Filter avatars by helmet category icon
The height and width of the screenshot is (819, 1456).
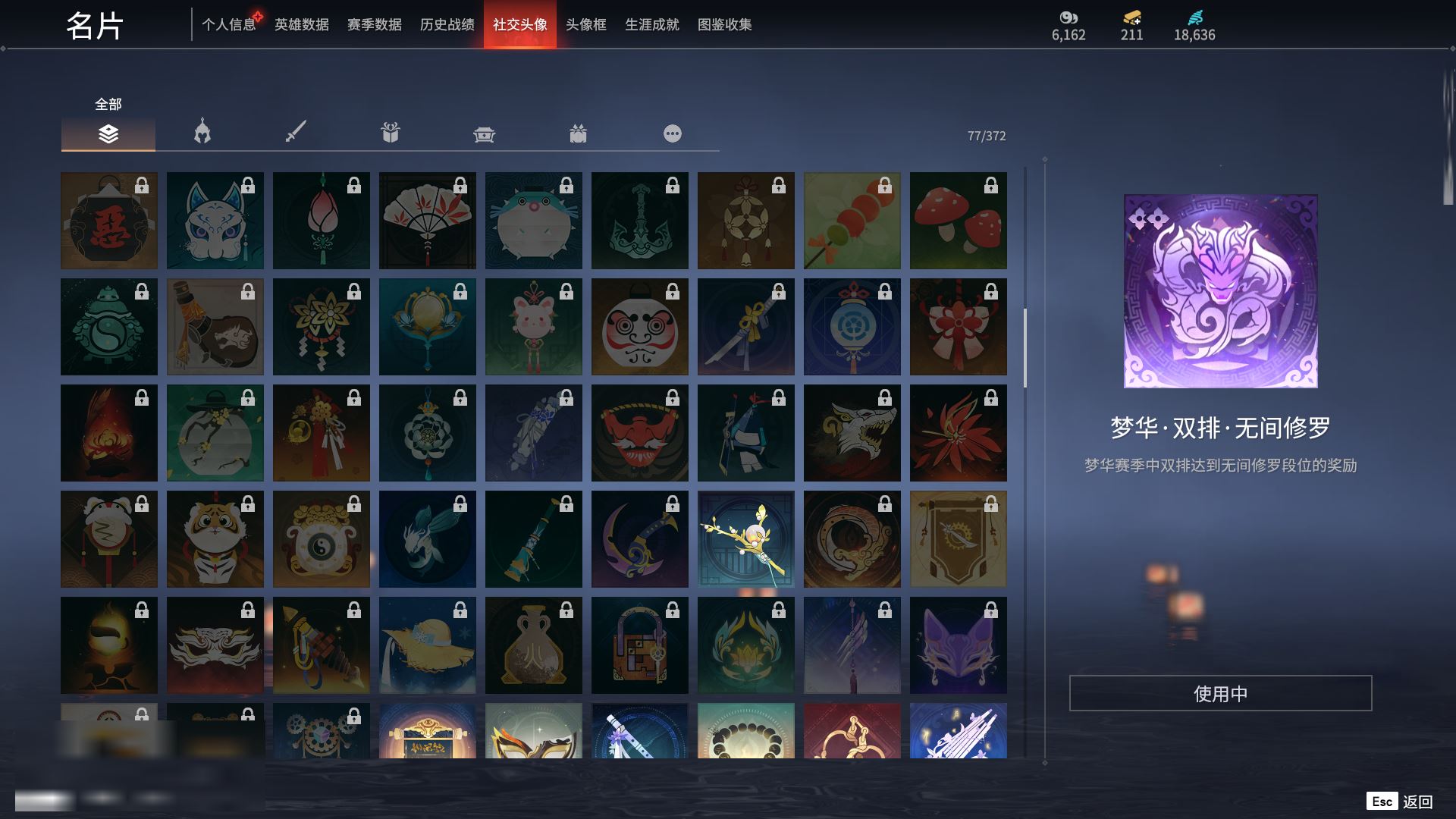pos(202,133)
